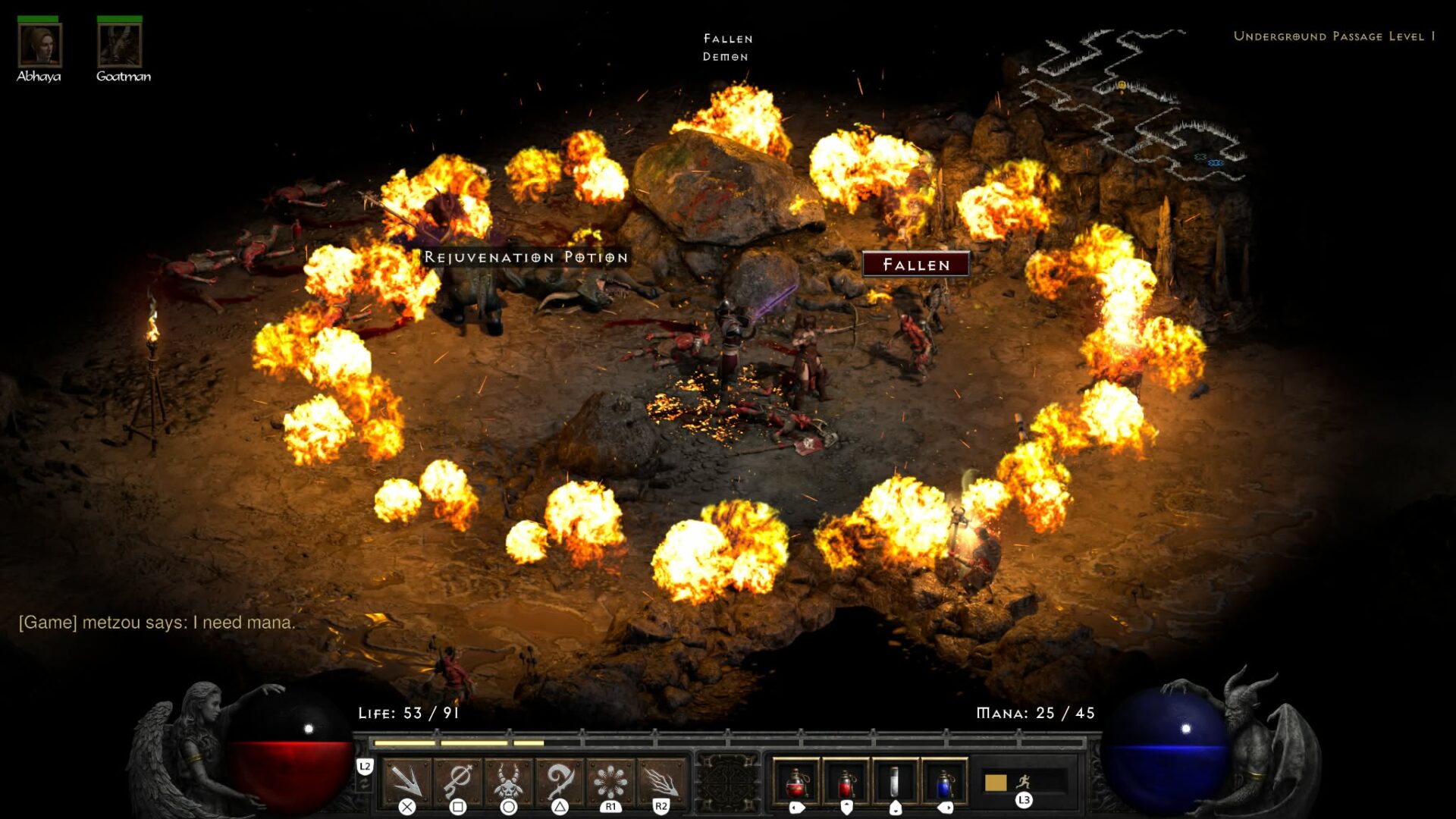Activate the key-and-circle symbol skill
This screenshot has height=819, width=1456.
pyautogui.click(x=457, y=781)
